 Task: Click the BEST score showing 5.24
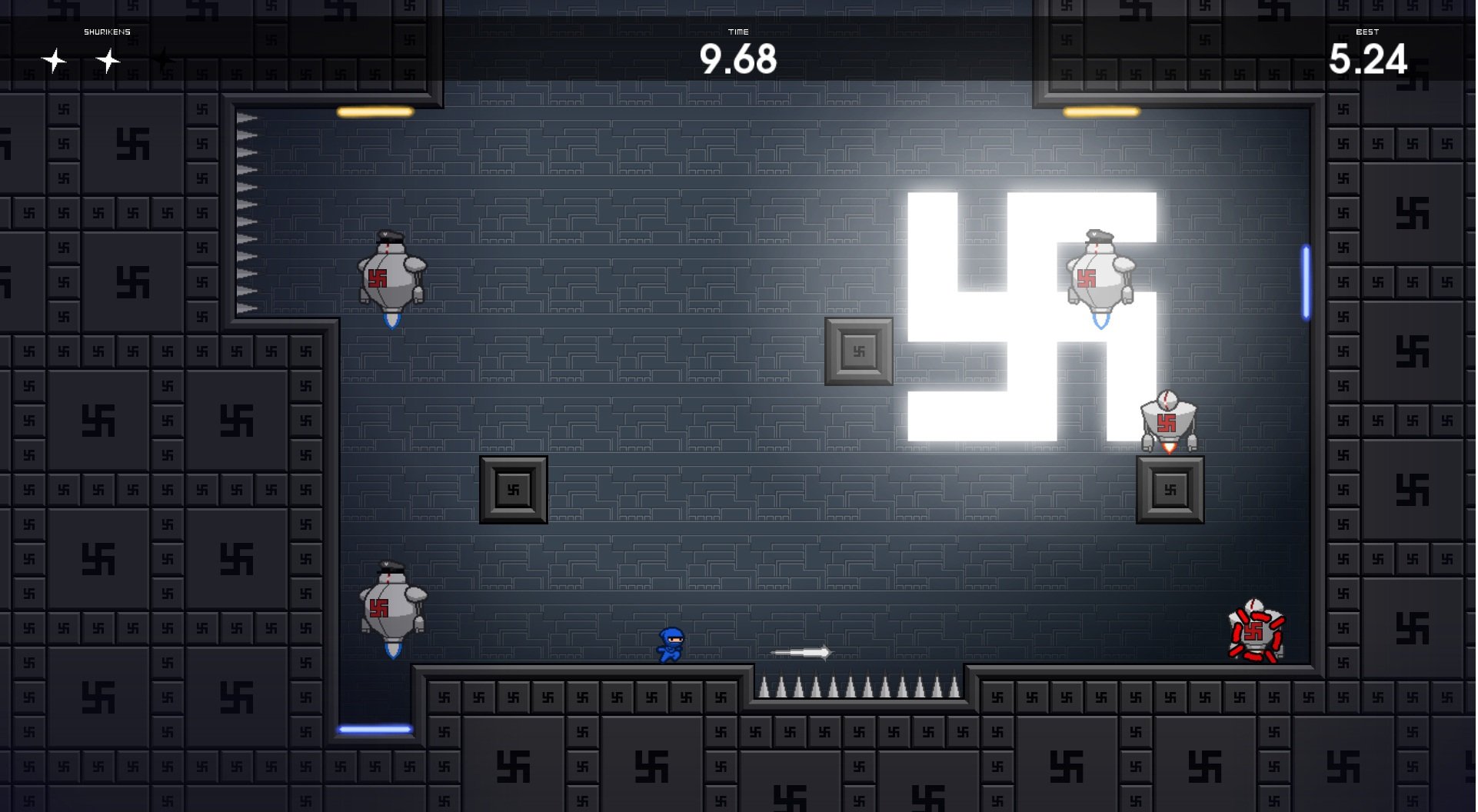tap(1369, 58)
